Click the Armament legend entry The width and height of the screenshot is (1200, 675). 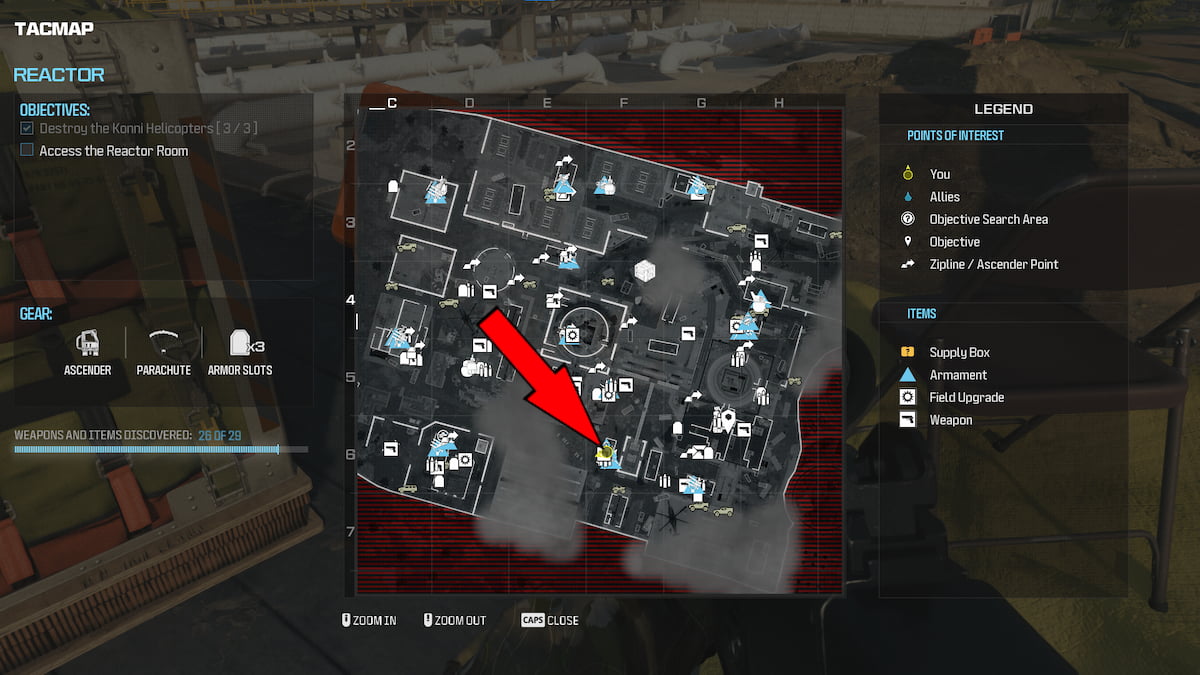(x=957, y=375)
